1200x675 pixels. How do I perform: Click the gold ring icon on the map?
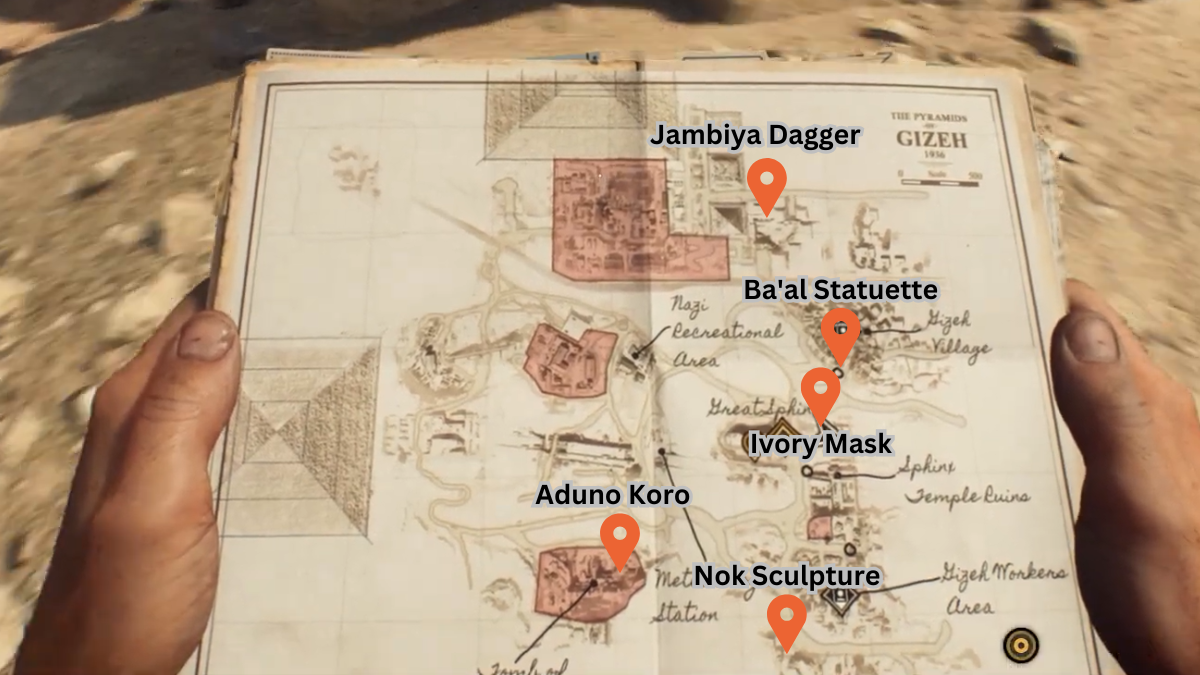coord(1020,645)
